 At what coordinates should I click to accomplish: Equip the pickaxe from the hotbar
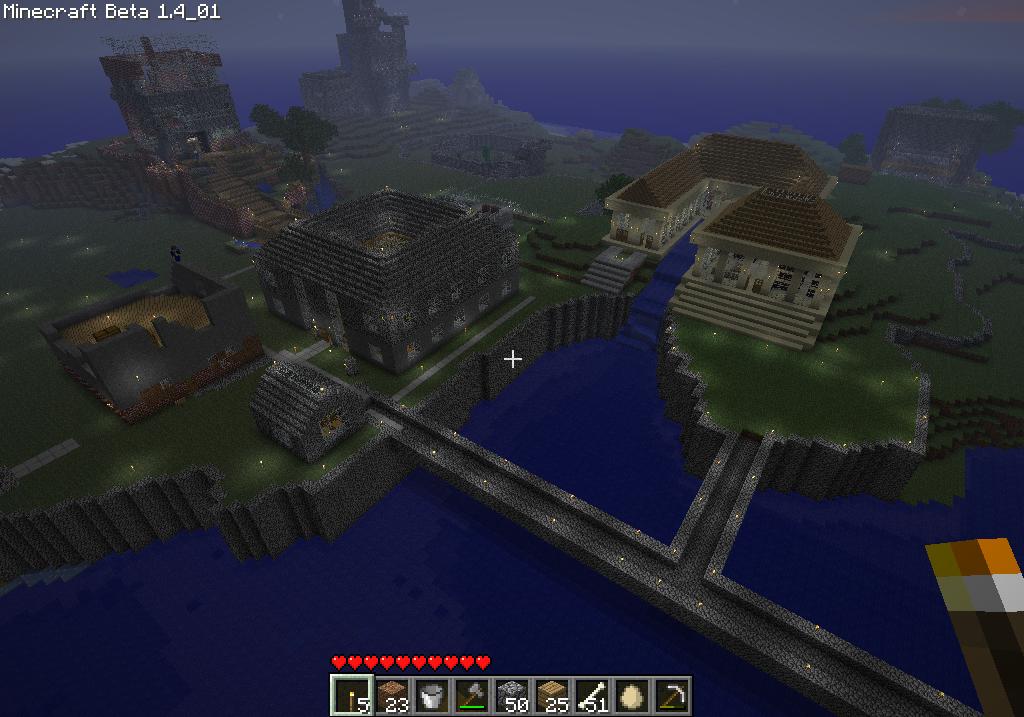click(x=671, y=695)
